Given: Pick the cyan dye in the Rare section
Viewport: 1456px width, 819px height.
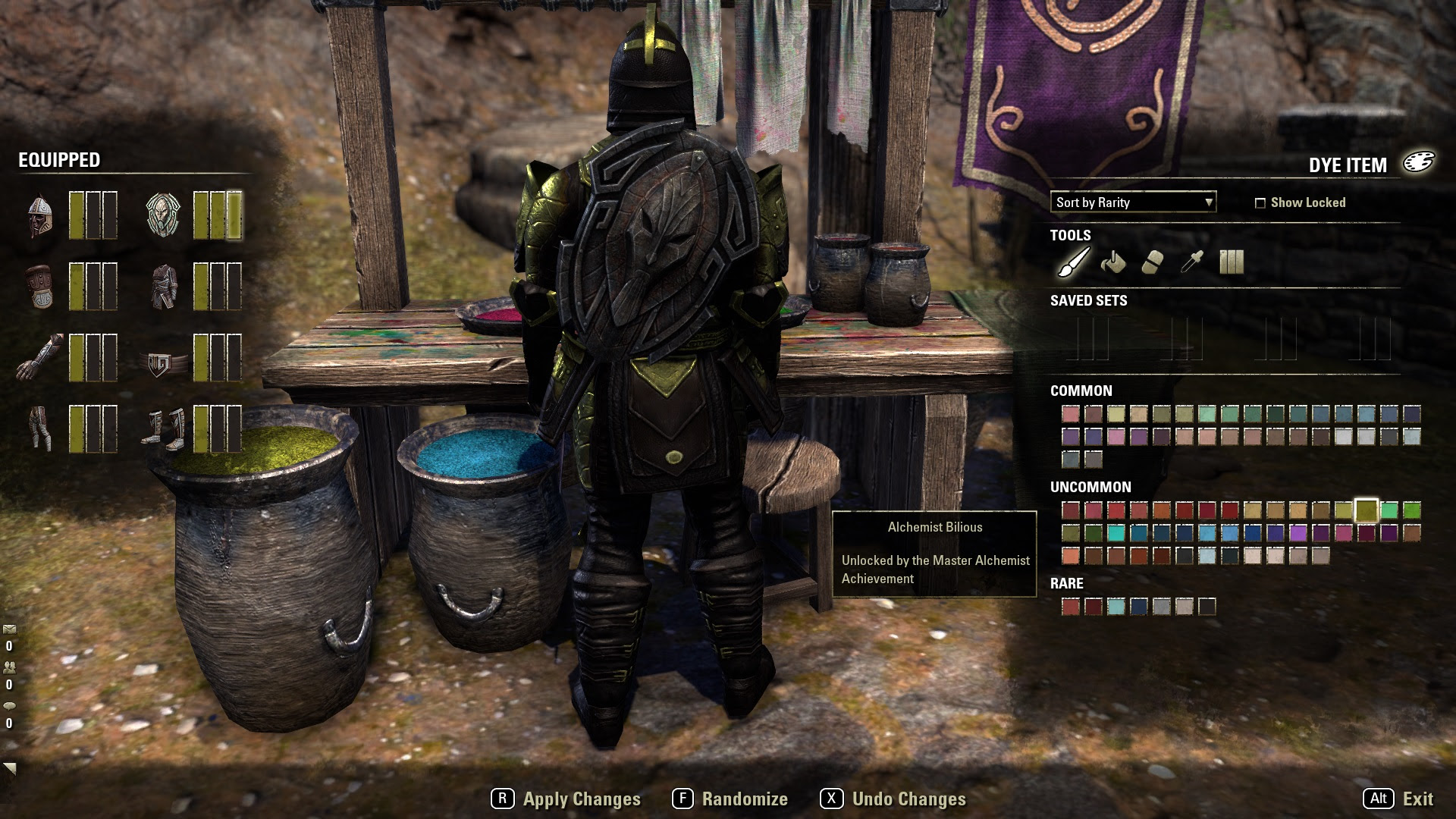Looking at the screenshot, I should pyautogui.click(x=1116, y=606).
